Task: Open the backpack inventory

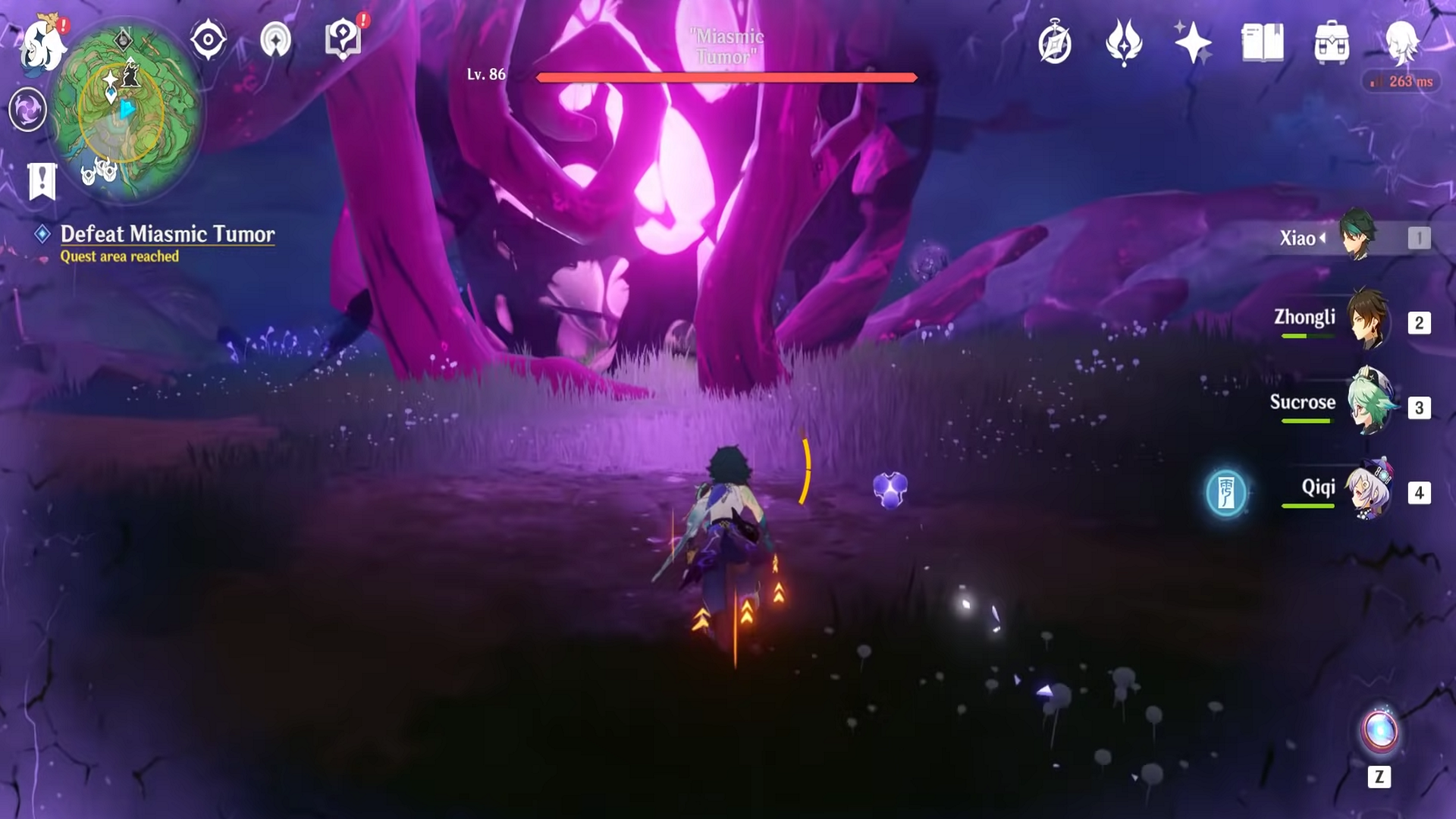Action: 1332,42
